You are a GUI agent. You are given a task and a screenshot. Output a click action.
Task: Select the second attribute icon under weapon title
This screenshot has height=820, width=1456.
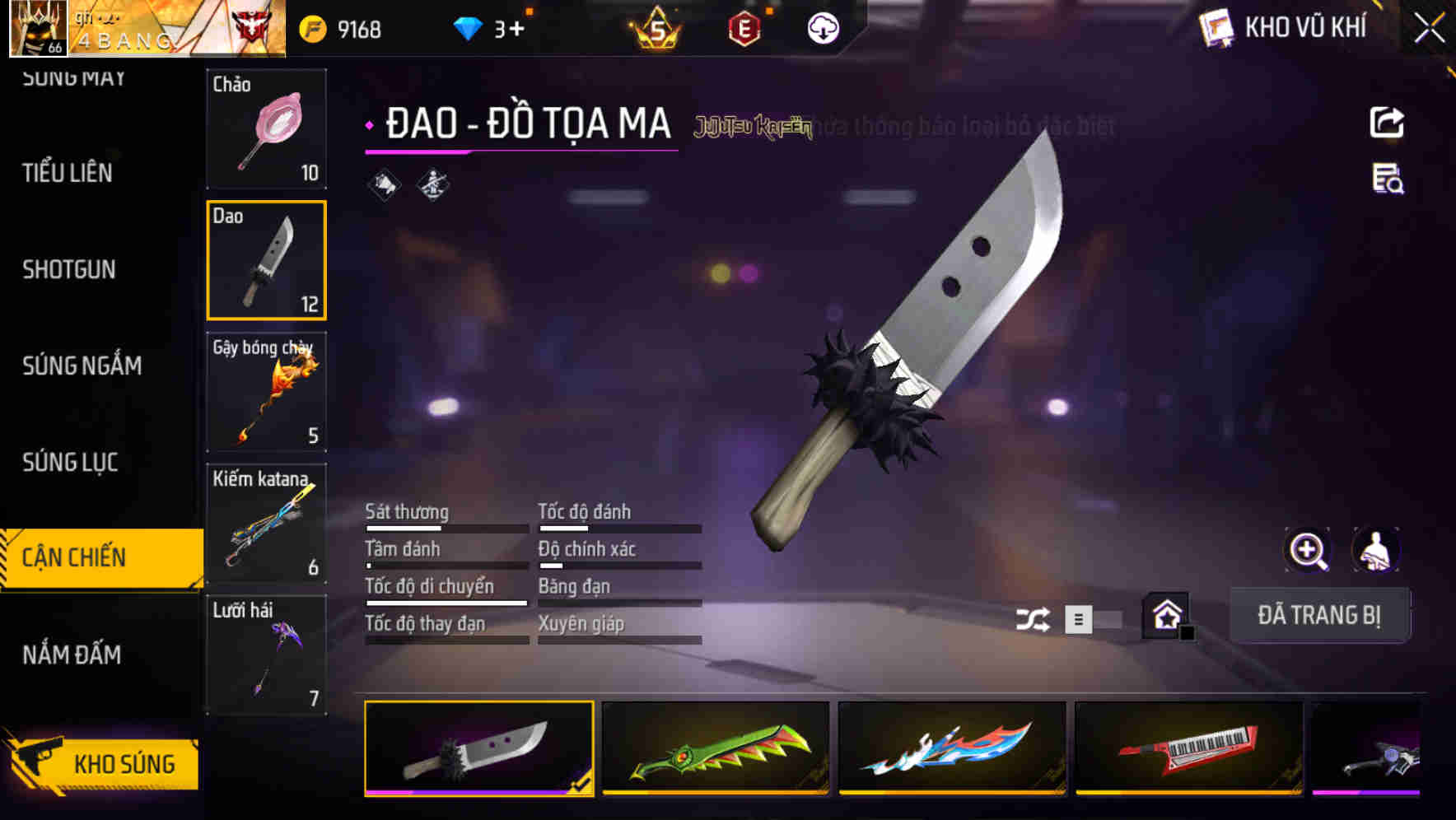point(431,185)
